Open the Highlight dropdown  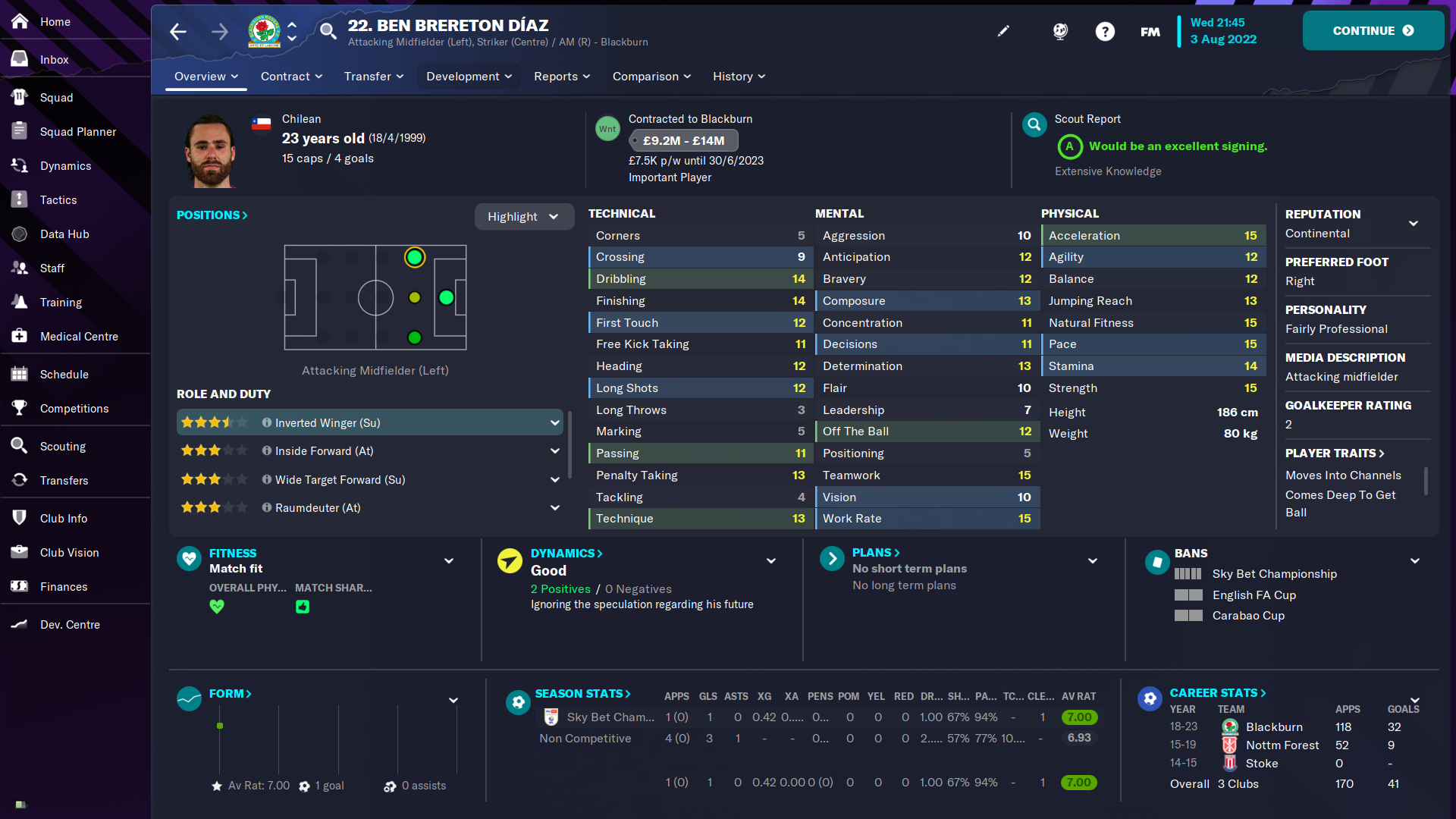point(524,216)
